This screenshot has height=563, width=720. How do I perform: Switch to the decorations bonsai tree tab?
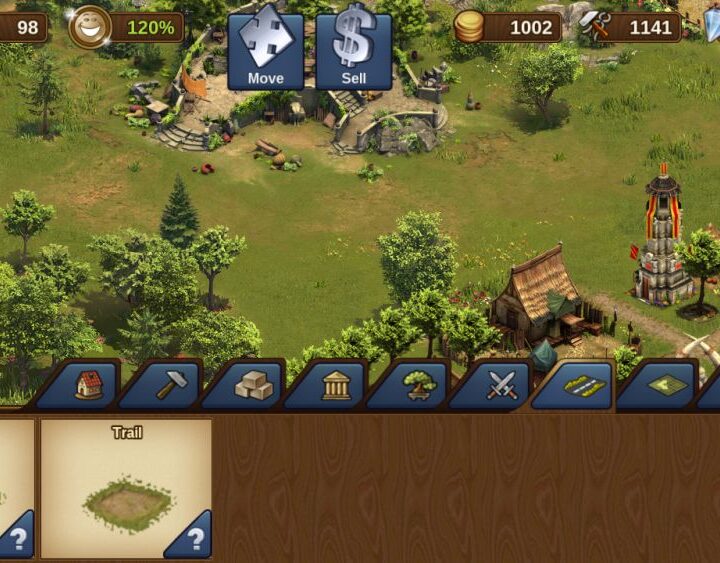(x=418, y=385)
